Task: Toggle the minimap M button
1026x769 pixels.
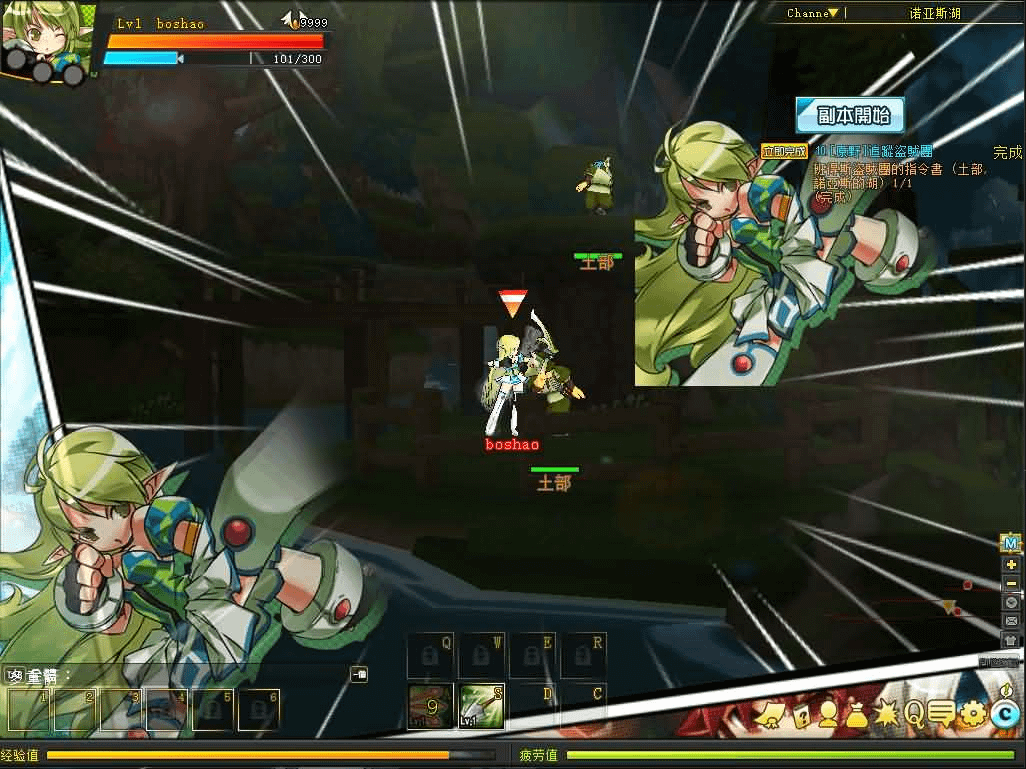Action: 1011,544
